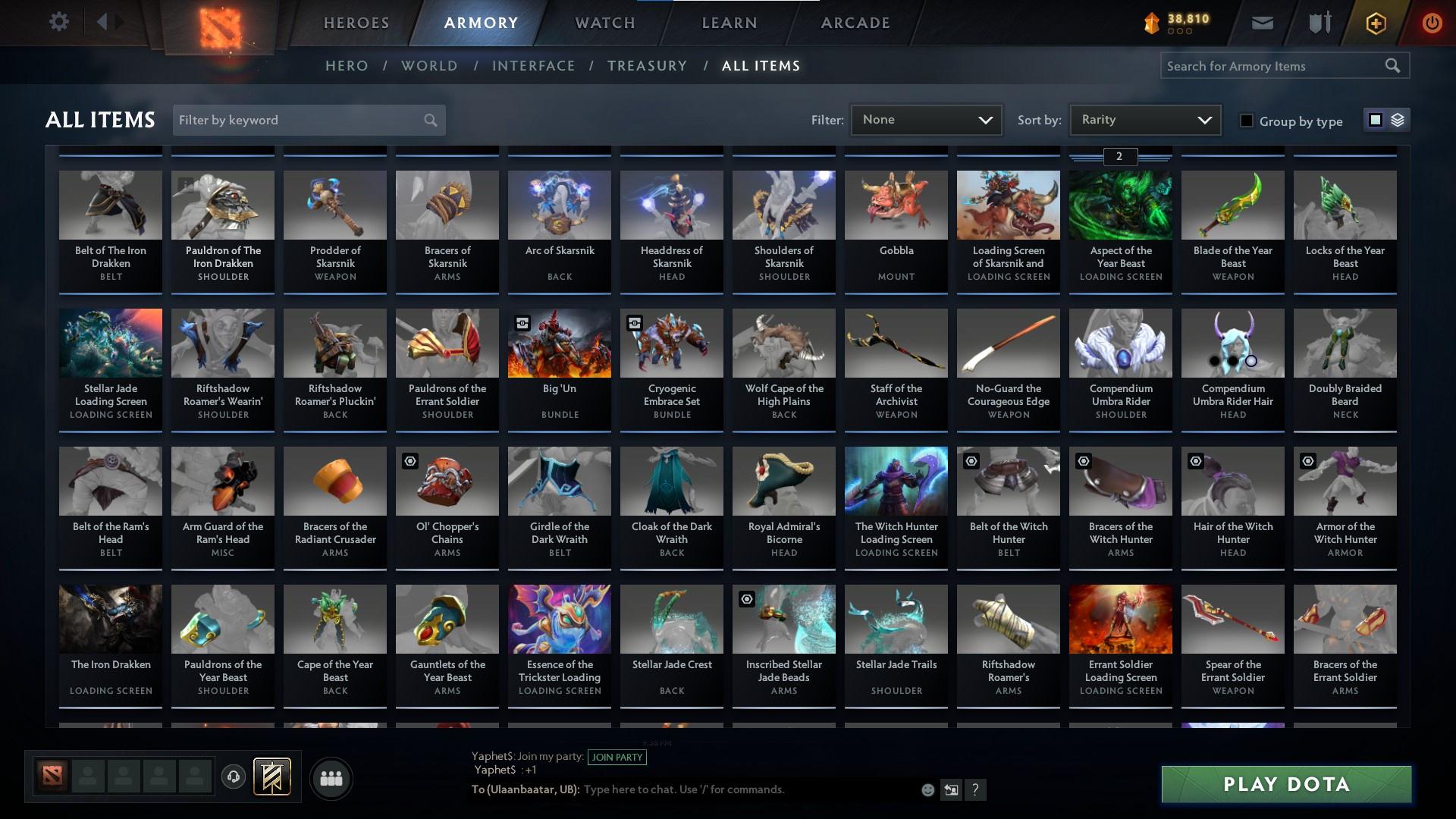Screen dimensions: 1456x819
Task: Click the magnifying glass in Armory search
Action: coord(1394,66)
